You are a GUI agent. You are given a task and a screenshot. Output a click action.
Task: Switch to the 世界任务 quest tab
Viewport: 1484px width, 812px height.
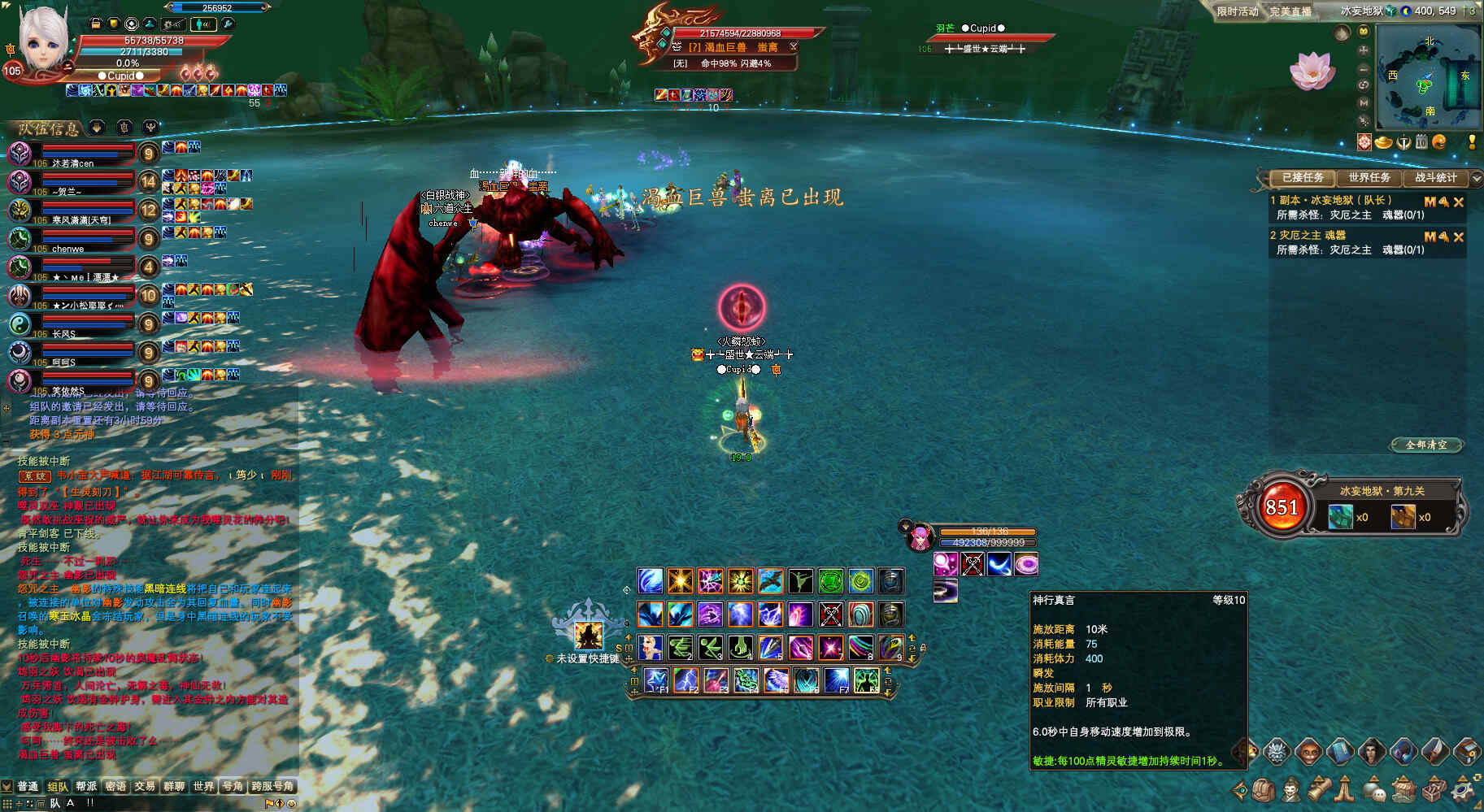point(1369,177)
